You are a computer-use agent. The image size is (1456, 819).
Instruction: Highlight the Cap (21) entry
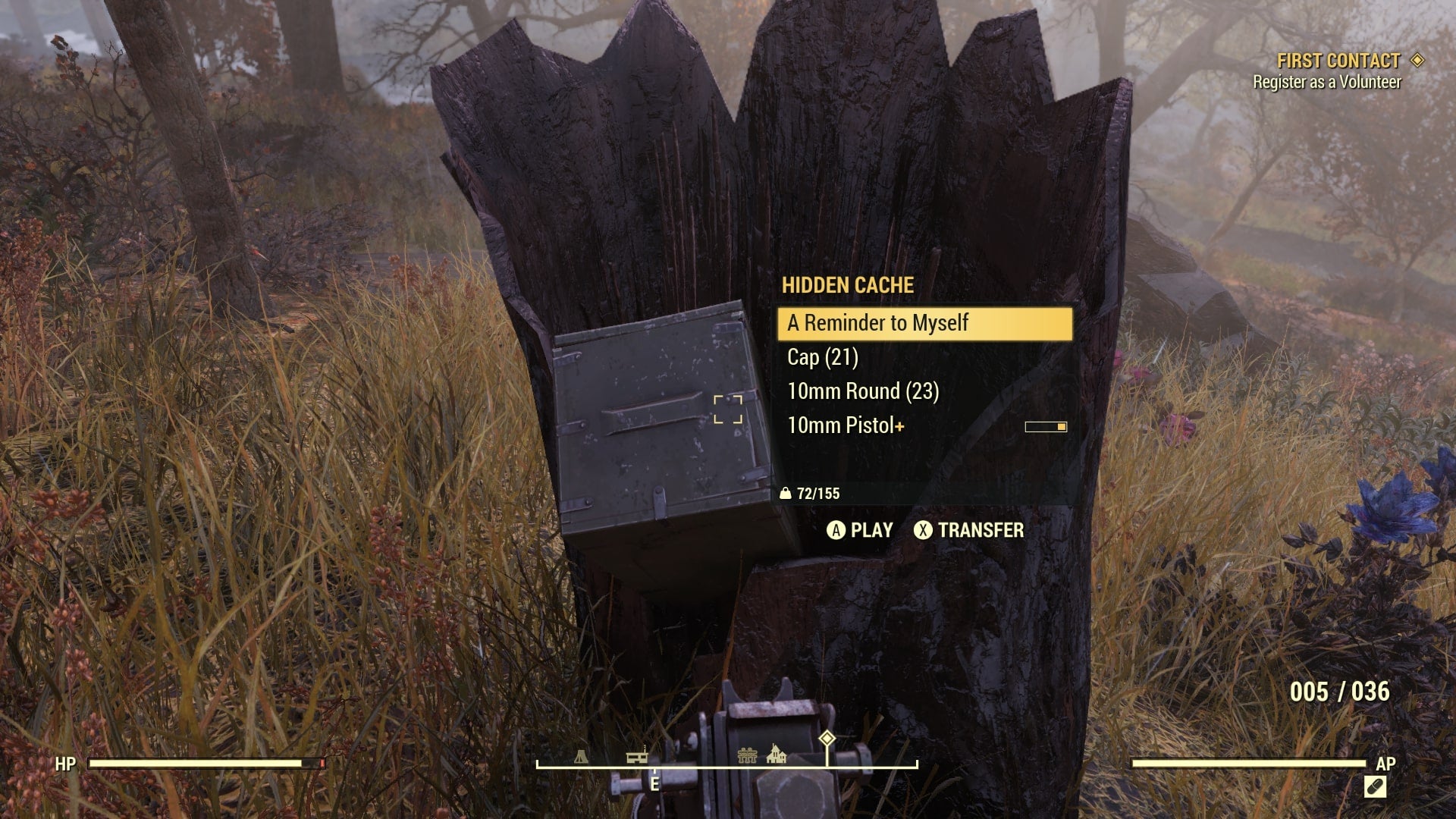[x=824, y=357]
